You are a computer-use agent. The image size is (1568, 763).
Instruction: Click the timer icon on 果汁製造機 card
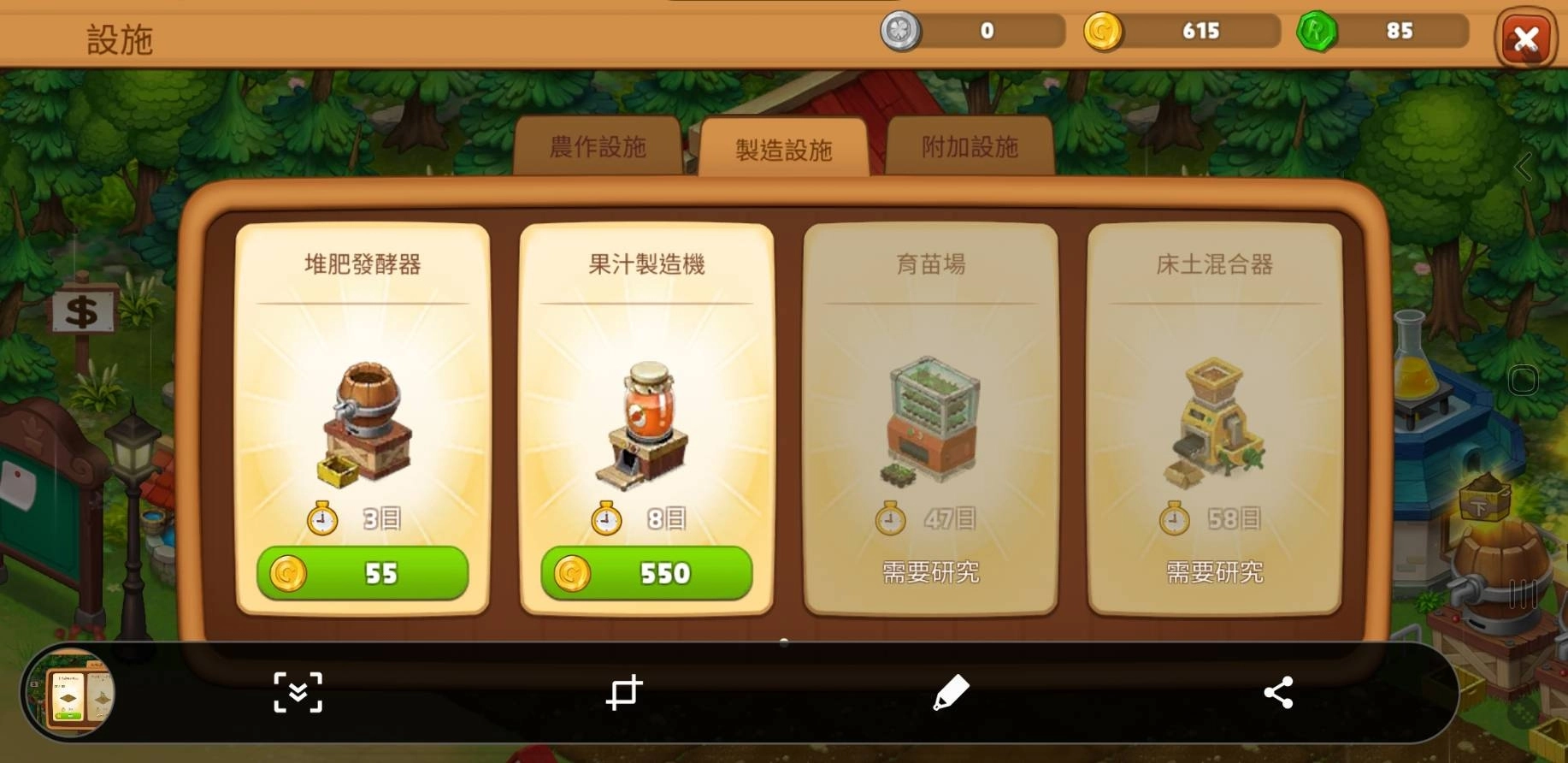tap(607, 518)
